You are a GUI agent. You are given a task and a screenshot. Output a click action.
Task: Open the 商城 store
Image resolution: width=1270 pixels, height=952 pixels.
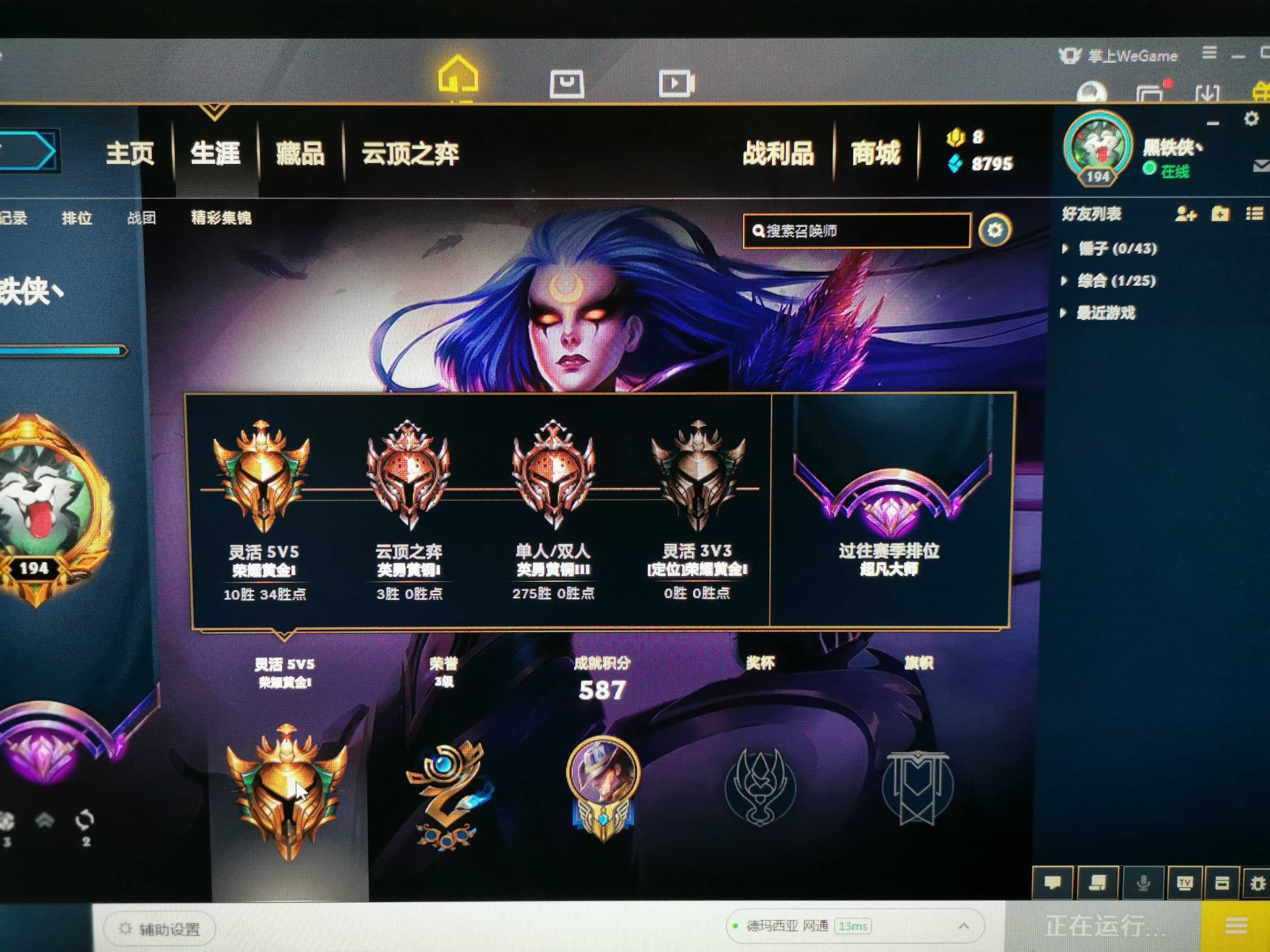click(876, 153)
